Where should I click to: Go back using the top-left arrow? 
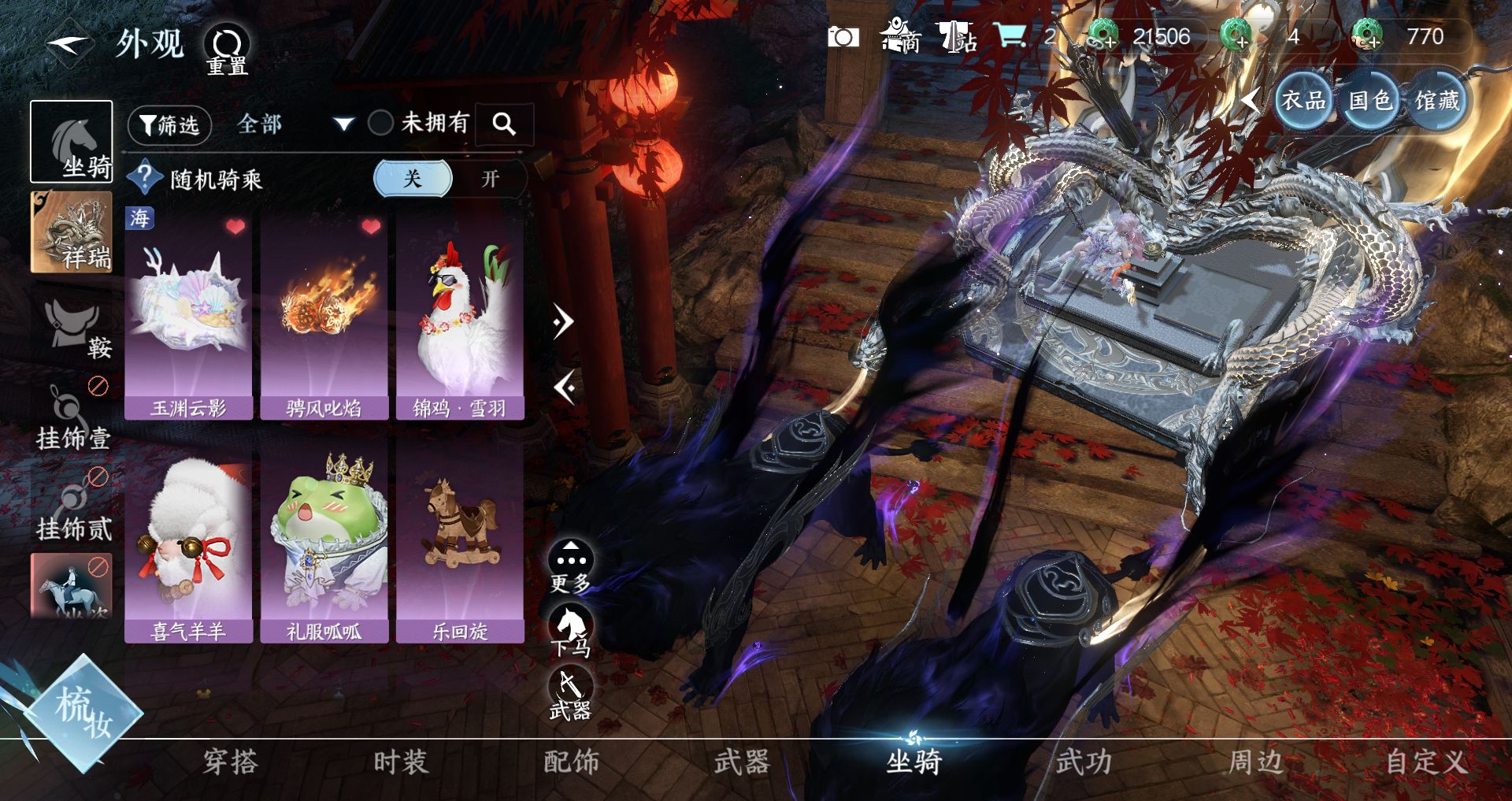[x=69, y=43]
